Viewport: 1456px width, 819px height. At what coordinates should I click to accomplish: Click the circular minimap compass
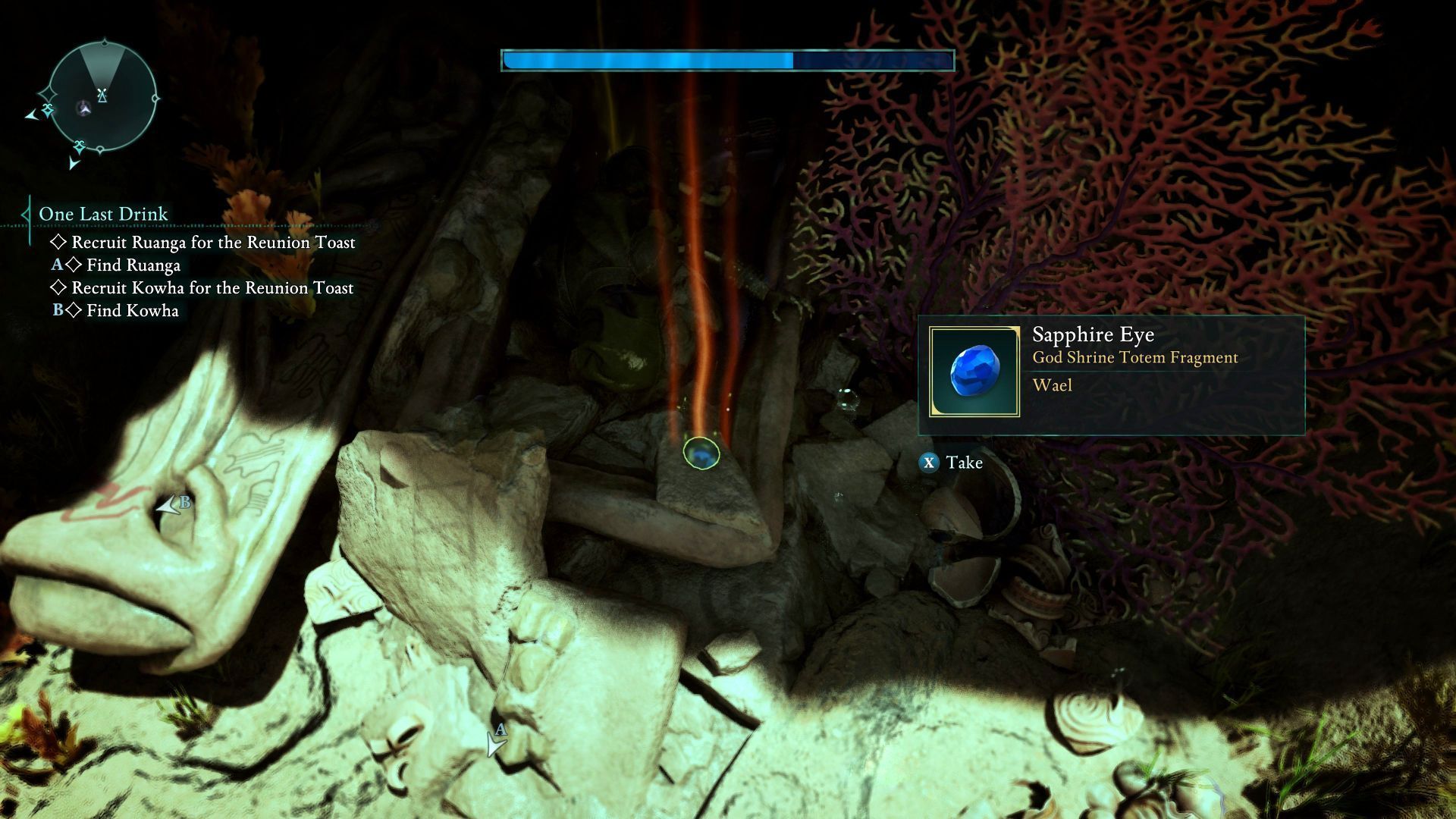(x=102, y=97)
